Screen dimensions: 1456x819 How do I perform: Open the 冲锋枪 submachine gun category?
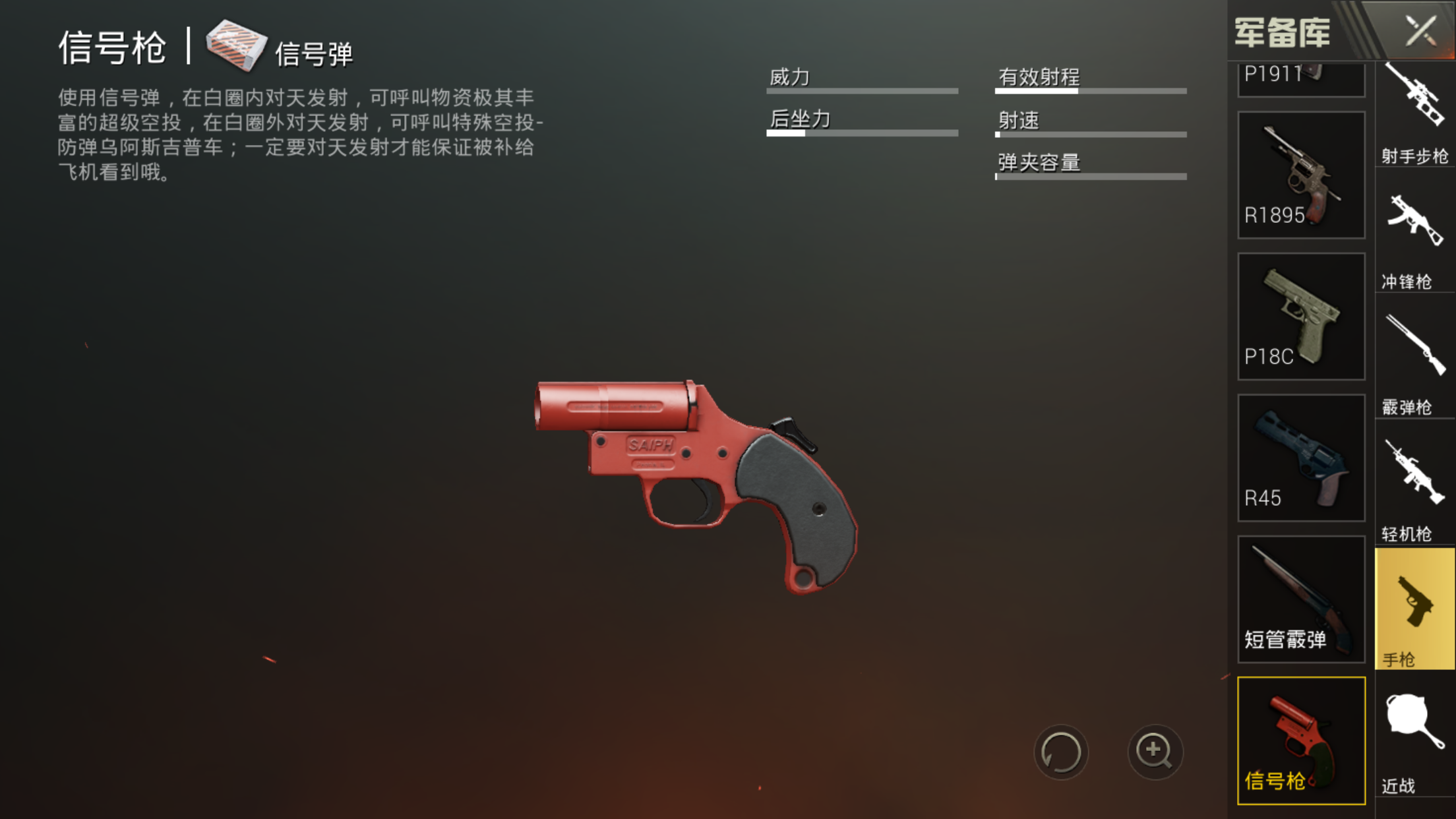(1414, 239)
